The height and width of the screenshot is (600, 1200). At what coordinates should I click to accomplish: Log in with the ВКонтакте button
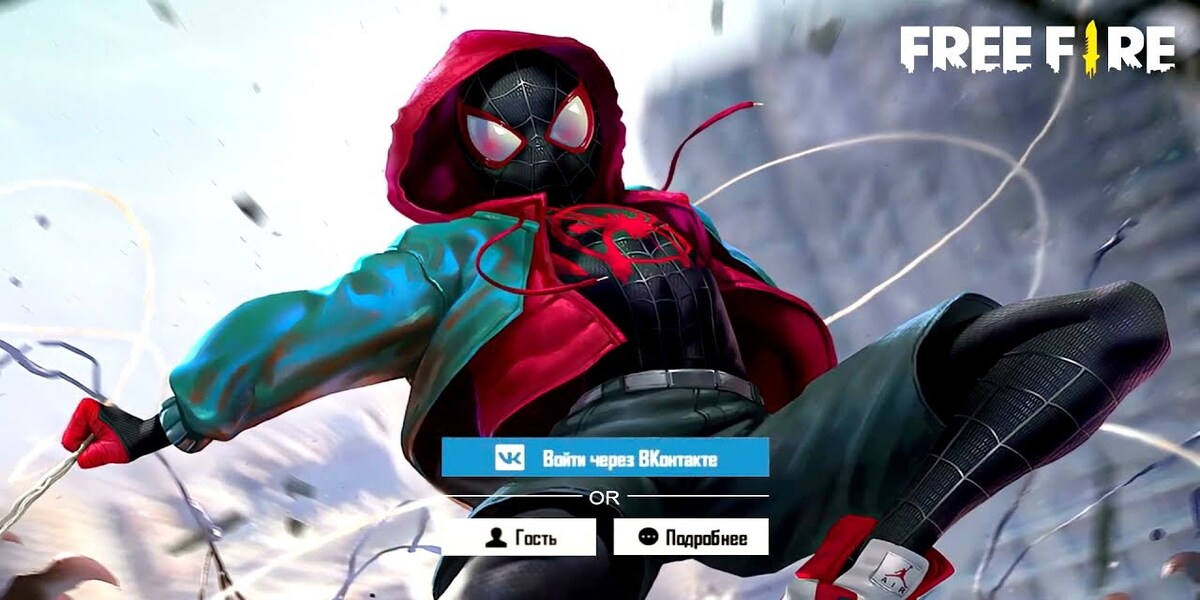[605, 458]
